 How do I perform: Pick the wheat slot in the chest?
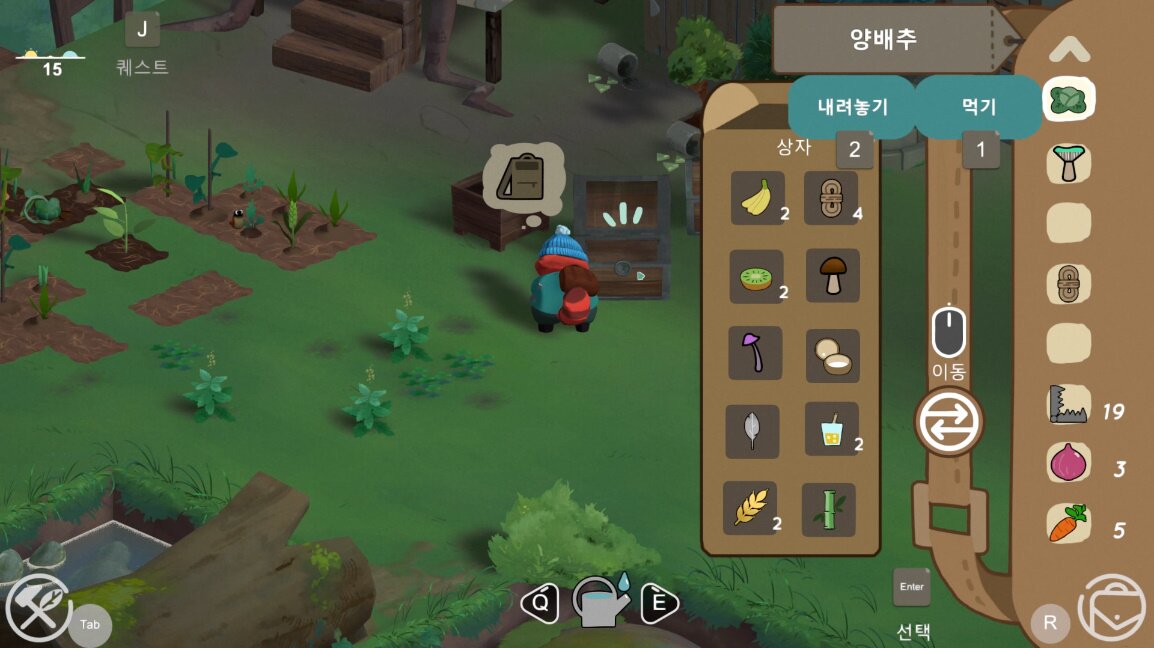(x=750, y=508)
